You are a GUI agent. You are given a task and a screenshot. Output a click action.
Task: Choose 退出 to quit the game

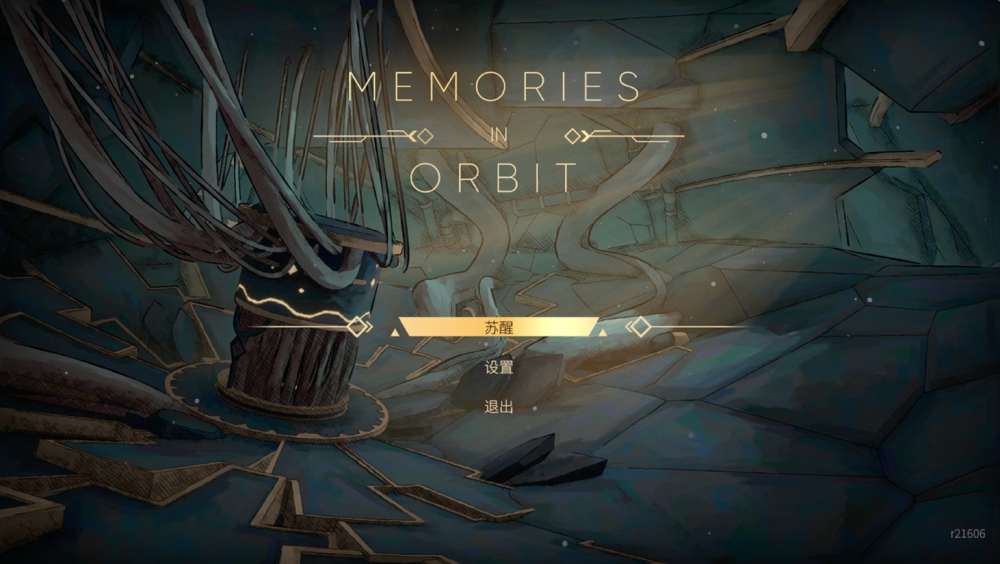pos(499,407)
